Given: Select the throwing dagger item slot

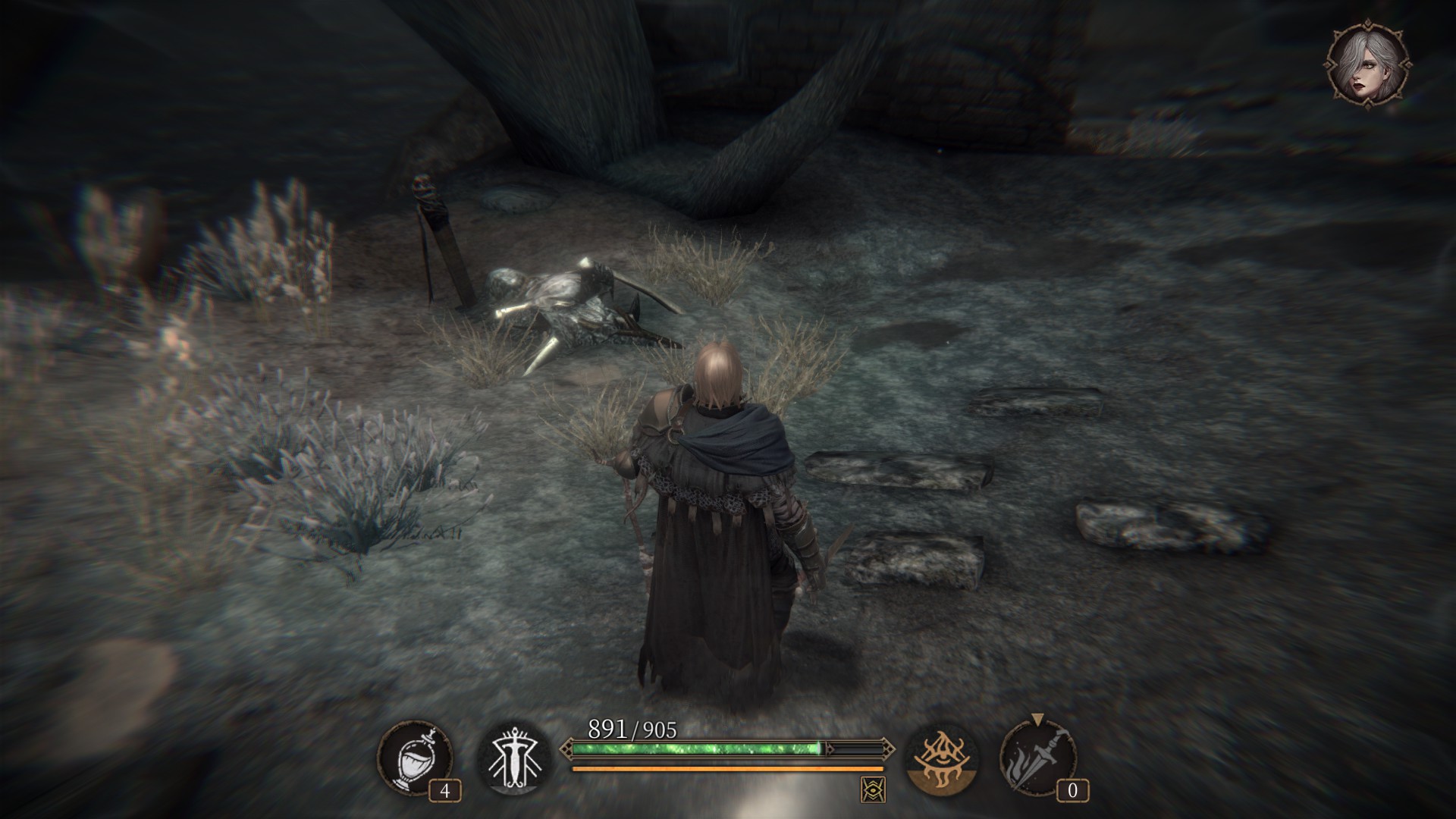Looking at the screenshot, I should pos(1039,758).
